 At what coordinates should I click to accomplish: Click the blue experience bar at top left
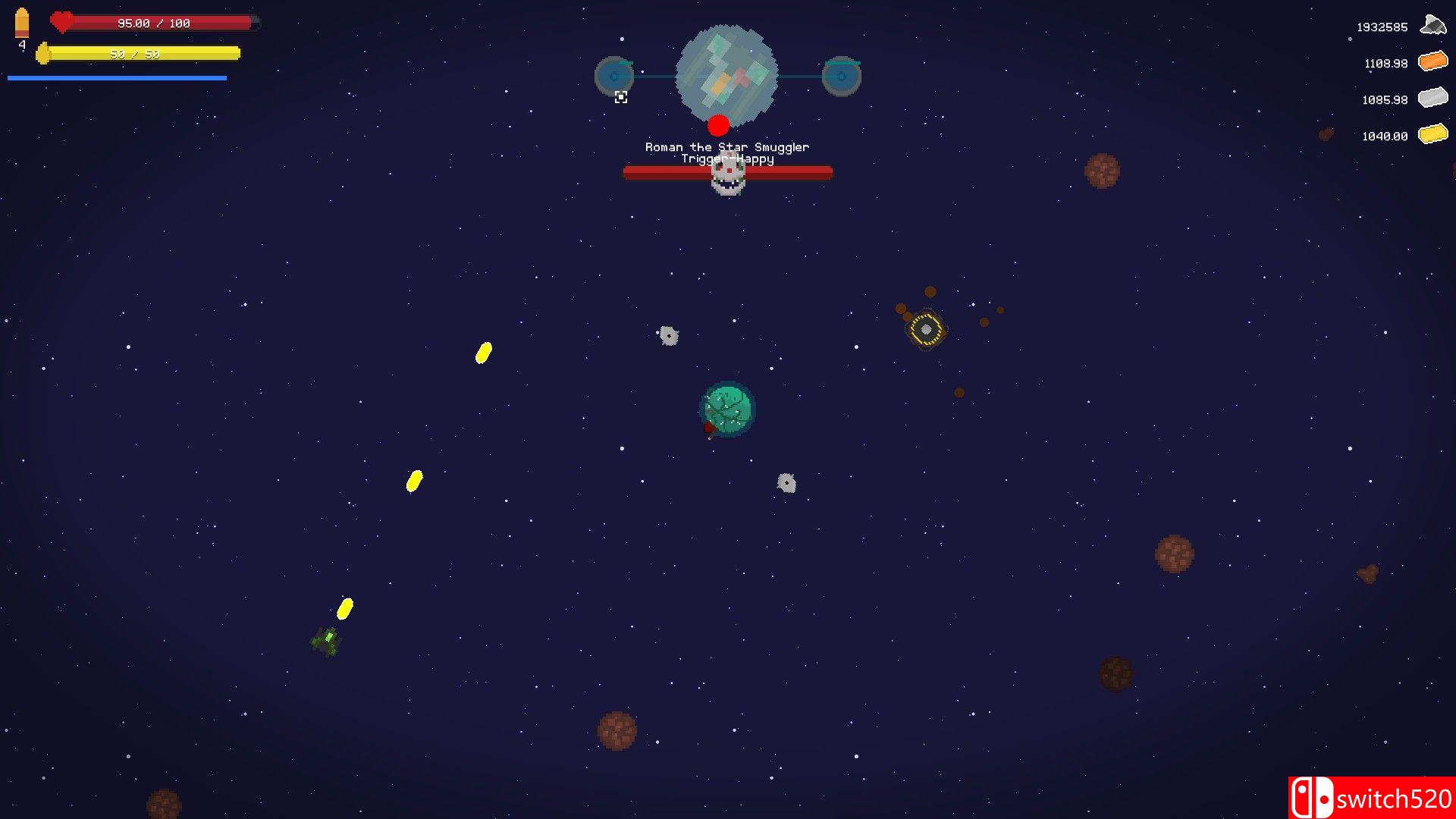pyautogui.click(x=116, y=77)
